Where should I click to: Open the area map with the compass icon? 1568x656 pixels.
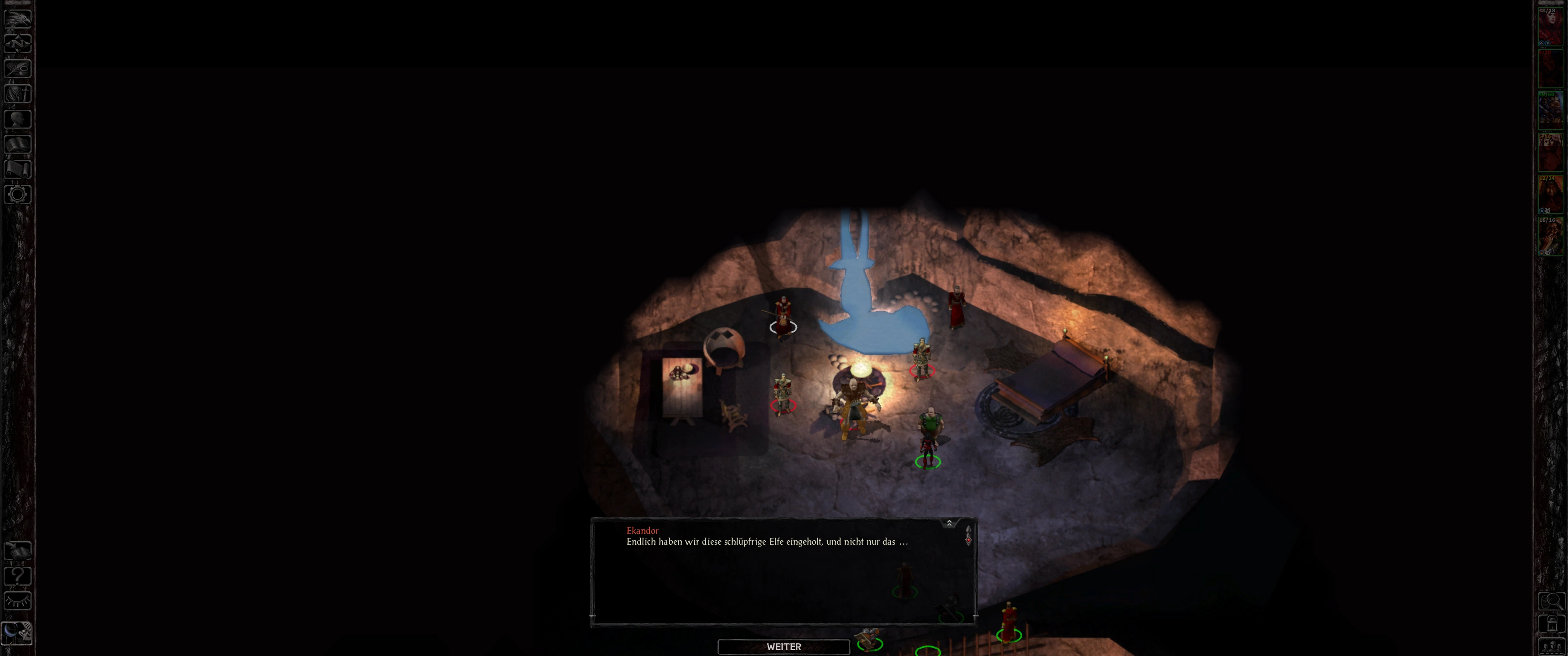(18, 43)
